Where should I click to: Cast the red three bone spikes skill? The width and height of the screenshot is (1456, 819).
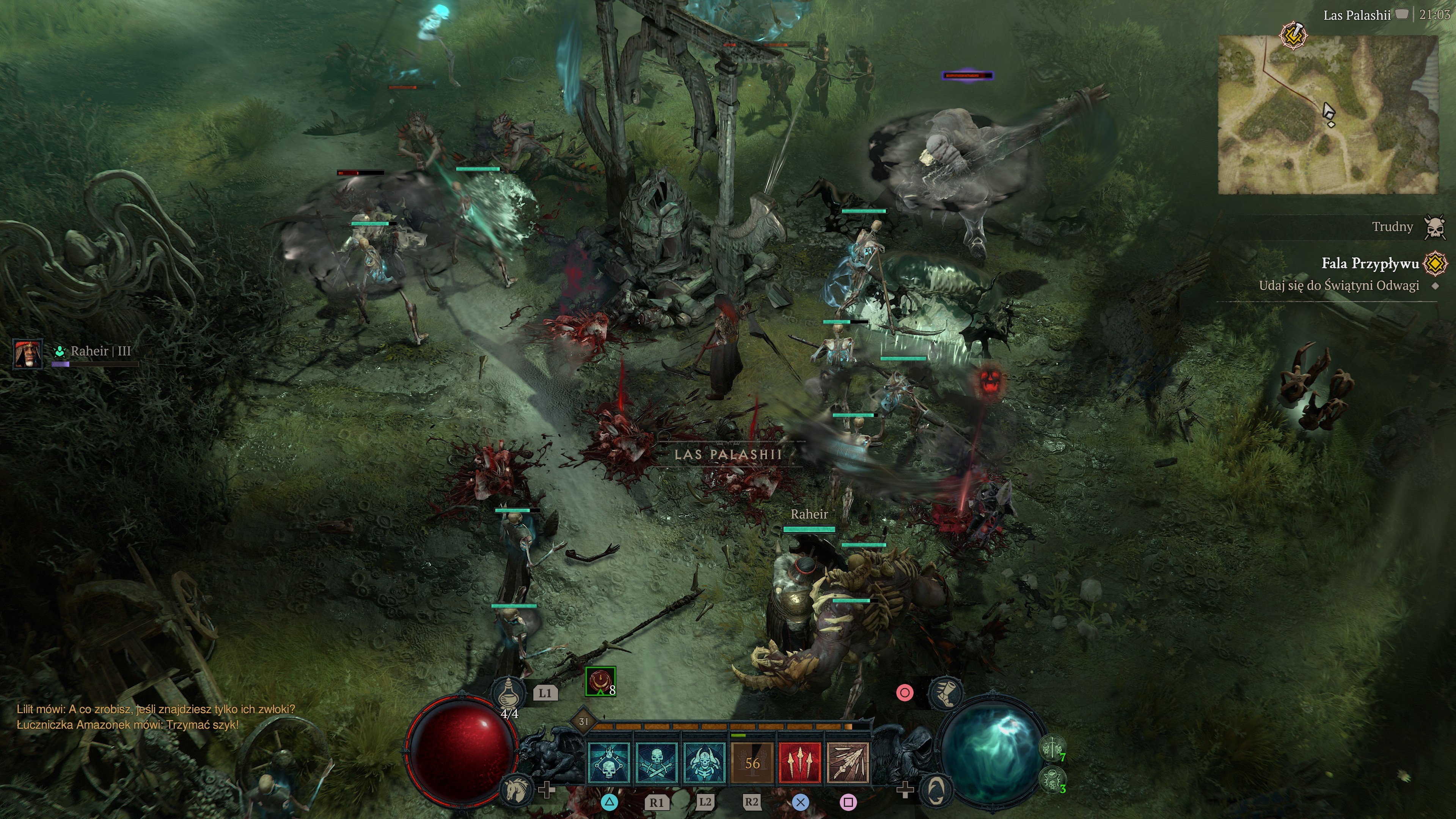800,763
